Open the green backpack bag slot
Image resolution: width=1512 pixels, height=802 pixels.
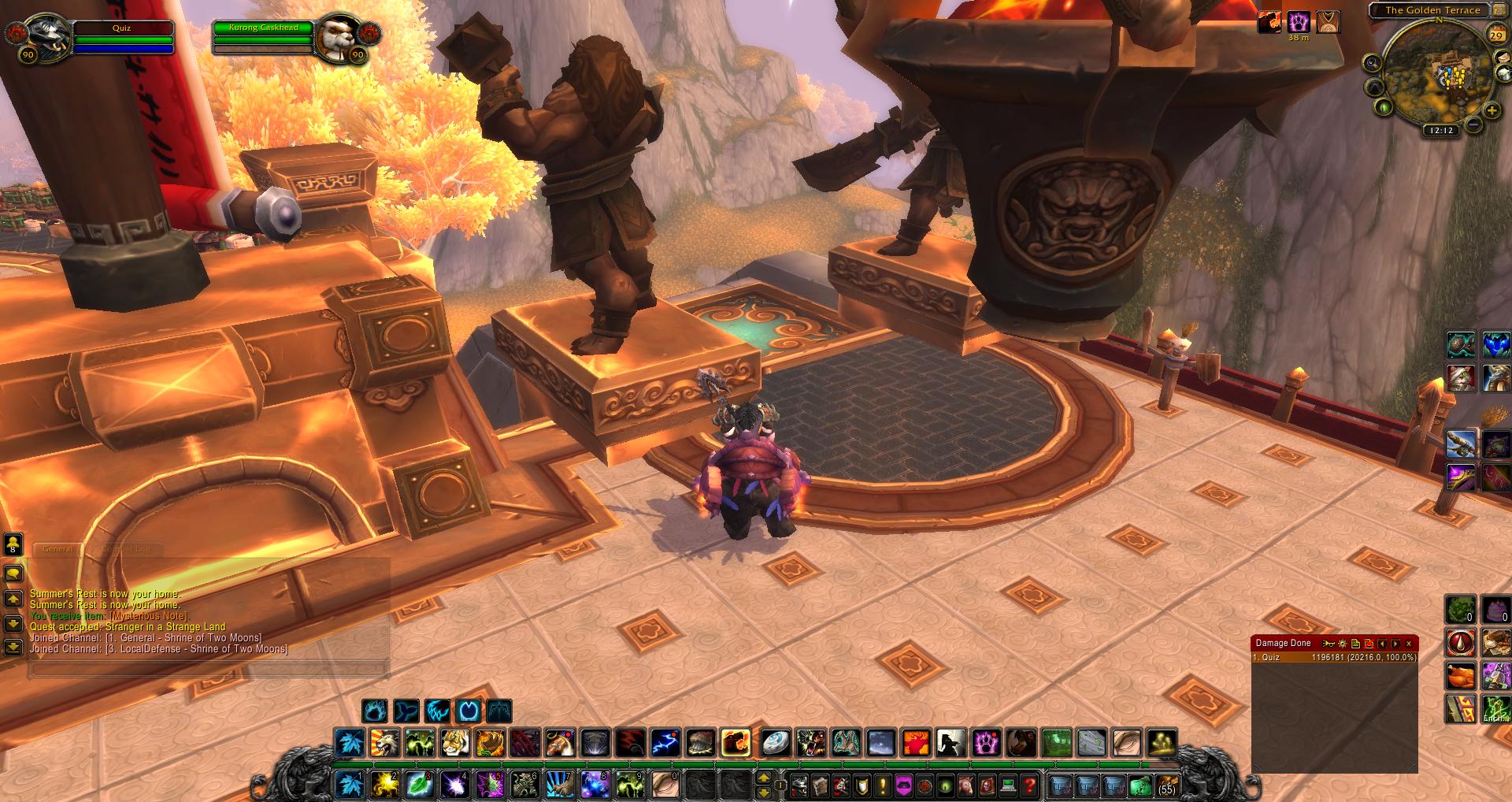pos(1140,785)
